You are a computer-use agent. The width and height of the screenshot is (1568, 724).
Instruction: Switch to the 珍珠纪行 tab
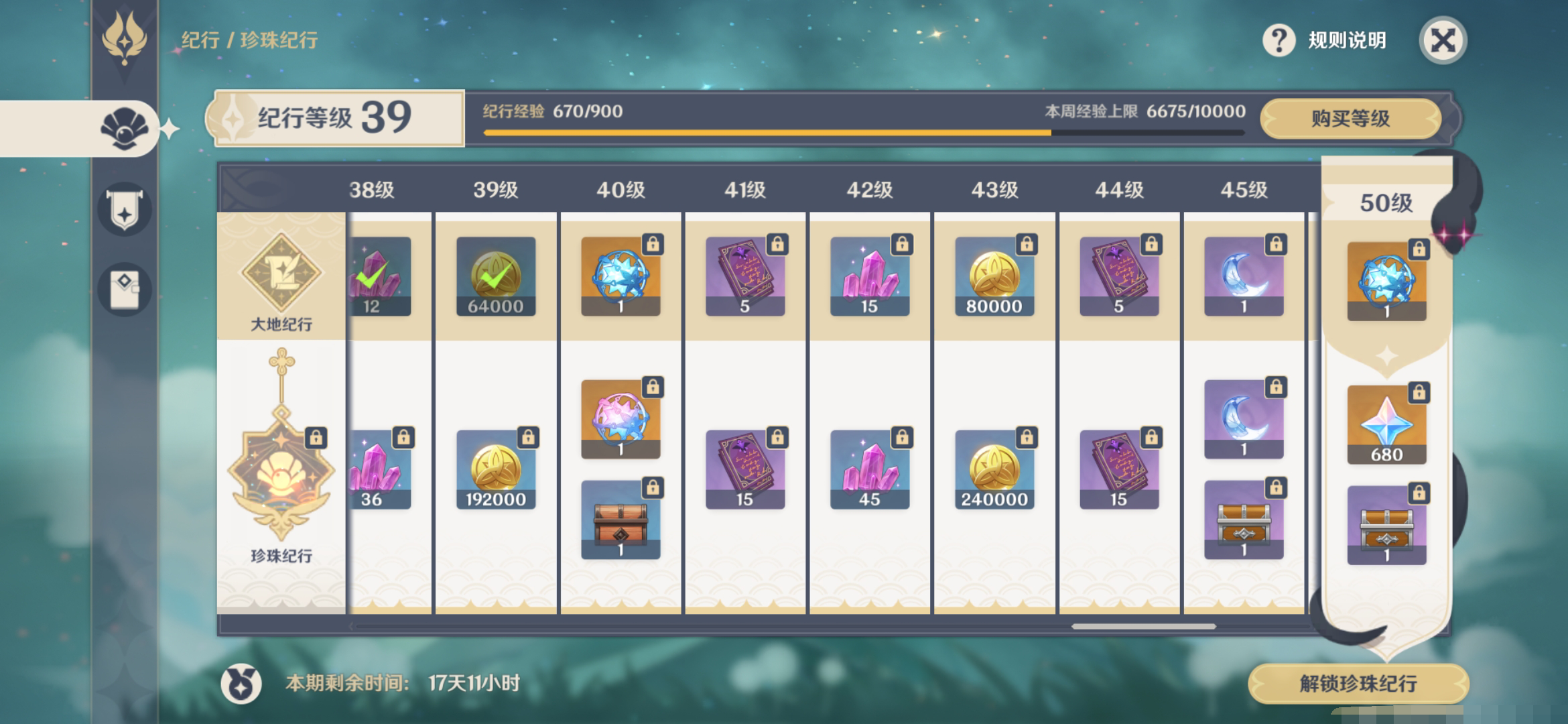coord(282,469)
